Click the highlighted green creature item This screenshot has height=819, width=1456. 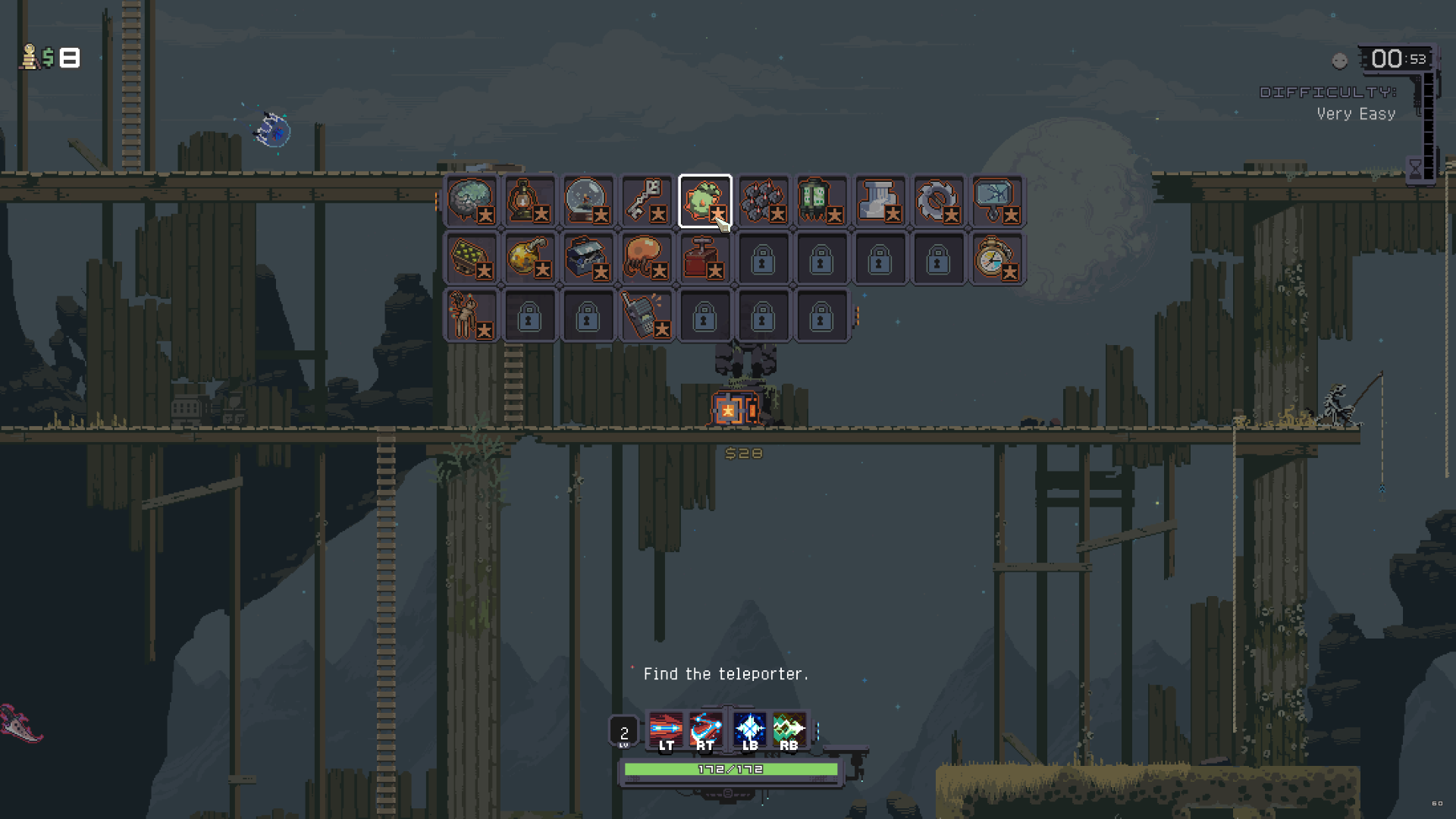click(x=704, y=199)
